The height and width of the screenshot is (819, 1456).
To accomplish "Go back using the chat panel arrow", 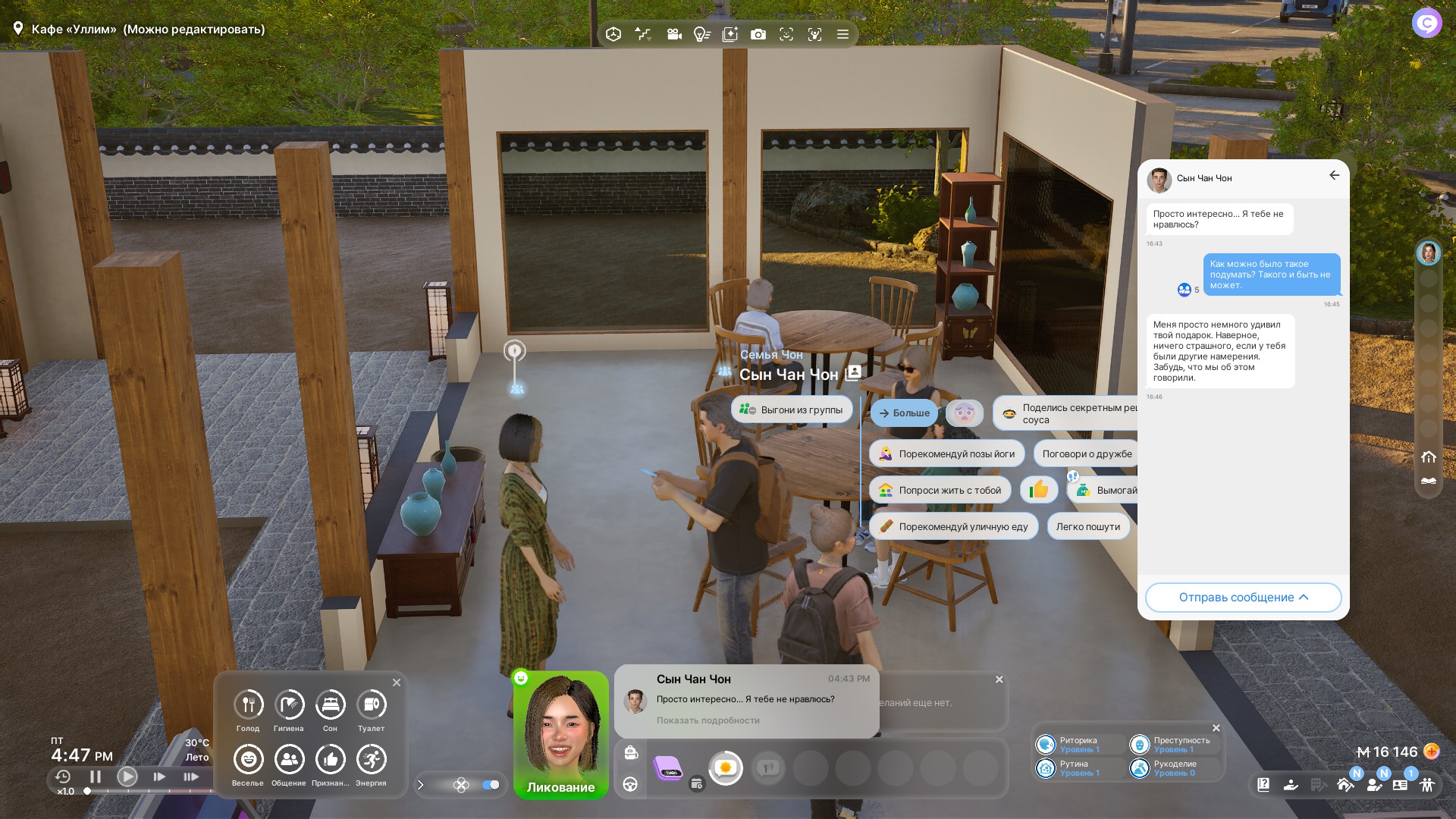I will tap(1334, 175).
